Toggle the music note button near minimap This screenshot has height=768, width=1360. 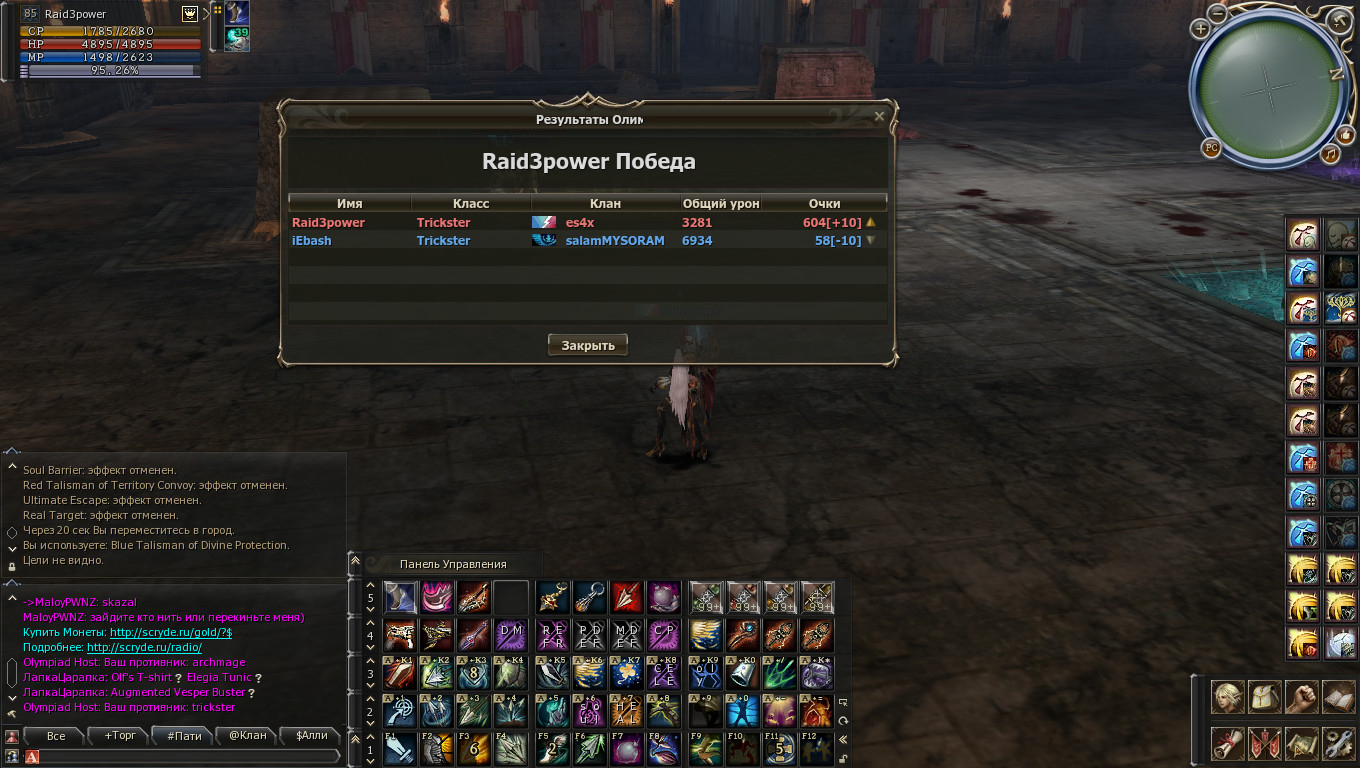pyautogui.click(x=1329, y=154)
